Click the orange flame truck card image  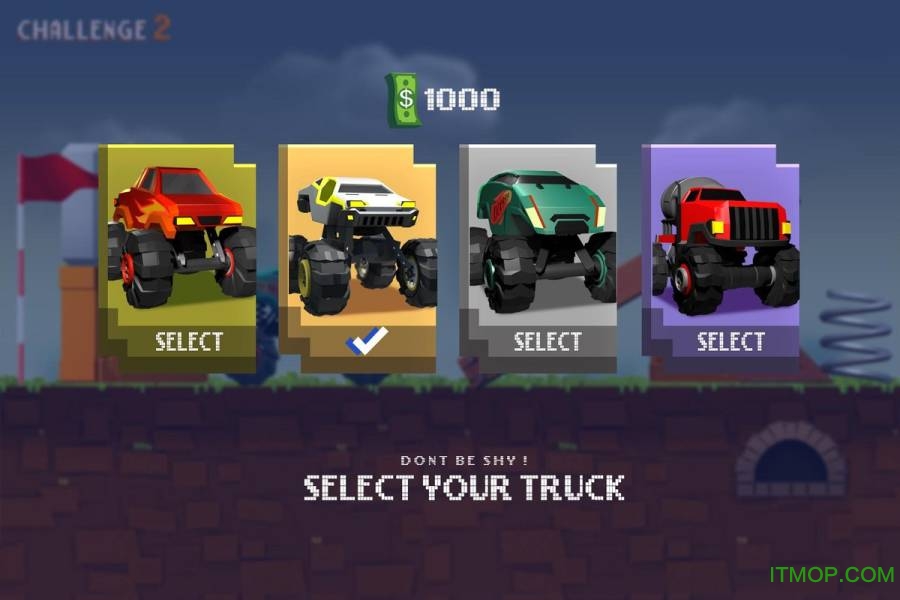182,237
